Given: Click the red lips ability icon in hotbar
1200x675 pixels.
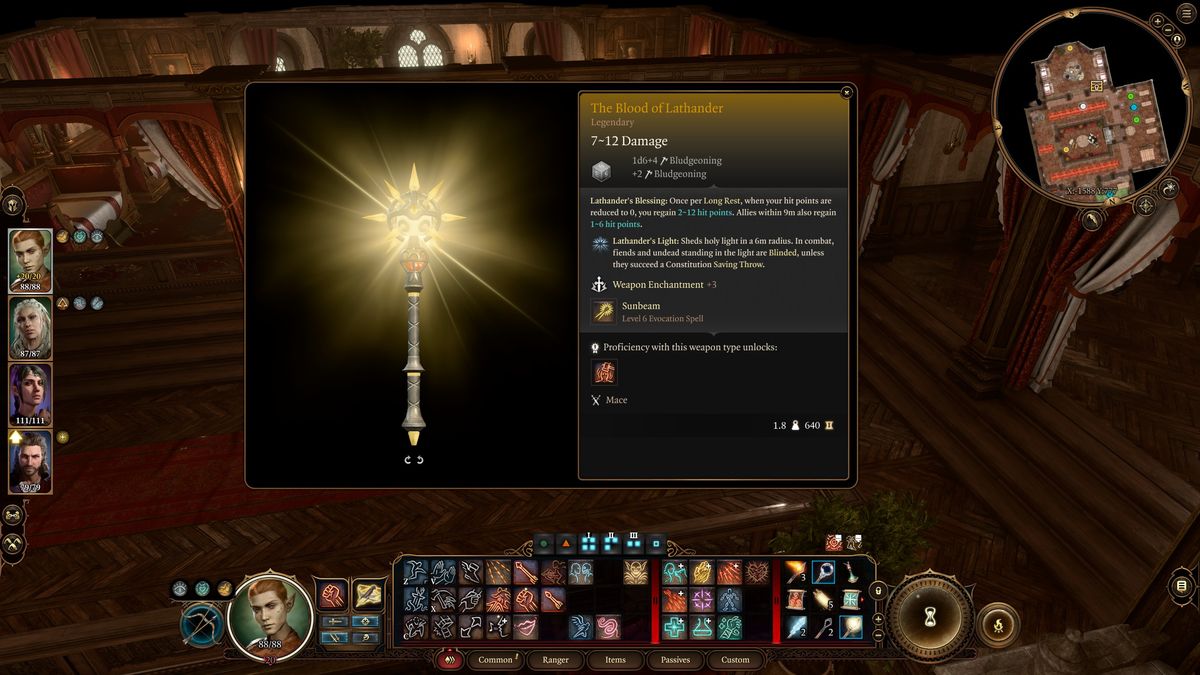Looking at the screenshot, I should pyautogui.click(x=526, y=627).
